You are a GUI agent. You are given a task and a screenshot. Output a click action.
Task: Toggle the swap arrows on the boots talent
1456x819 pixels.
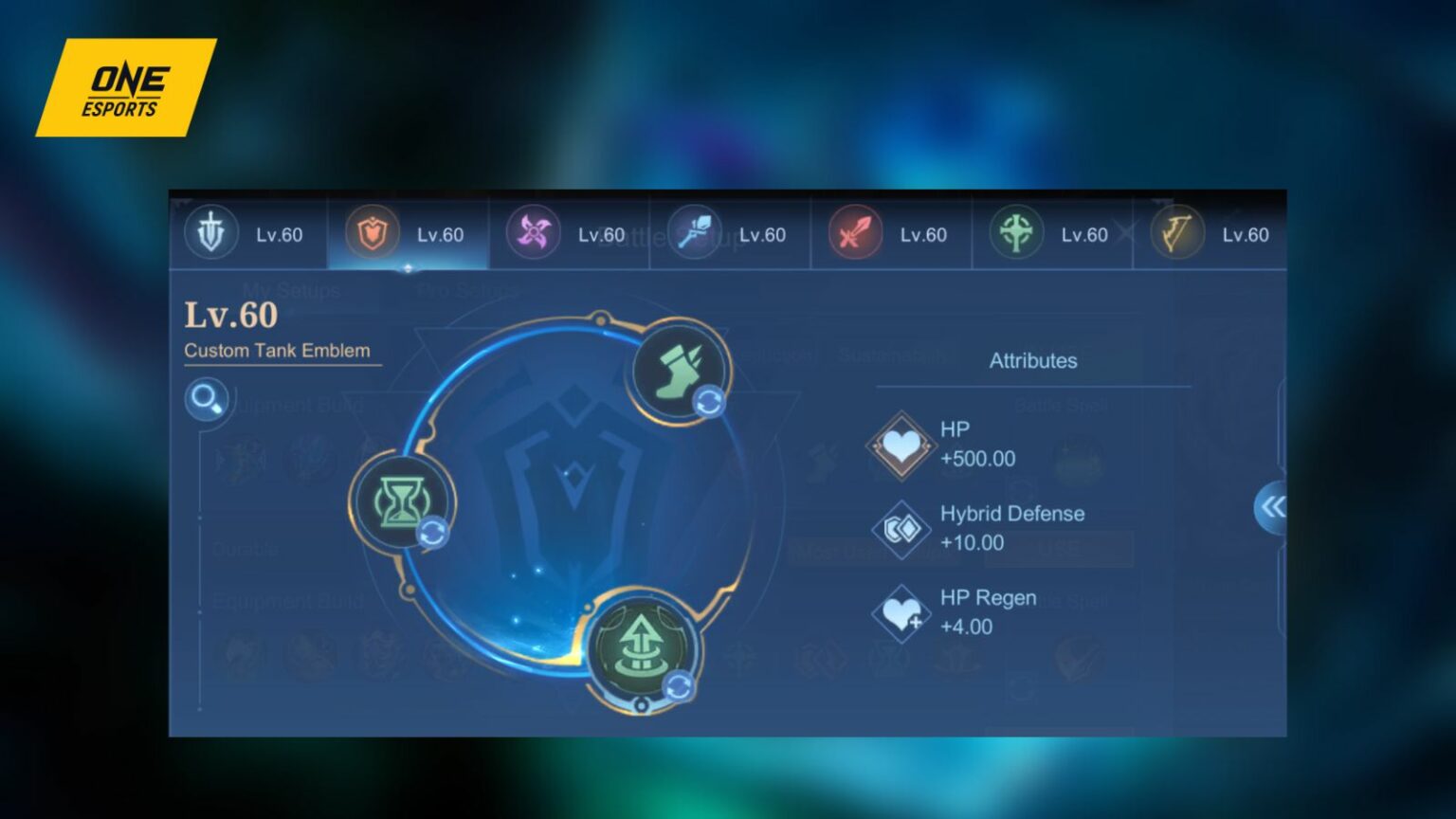coord(707,402)
